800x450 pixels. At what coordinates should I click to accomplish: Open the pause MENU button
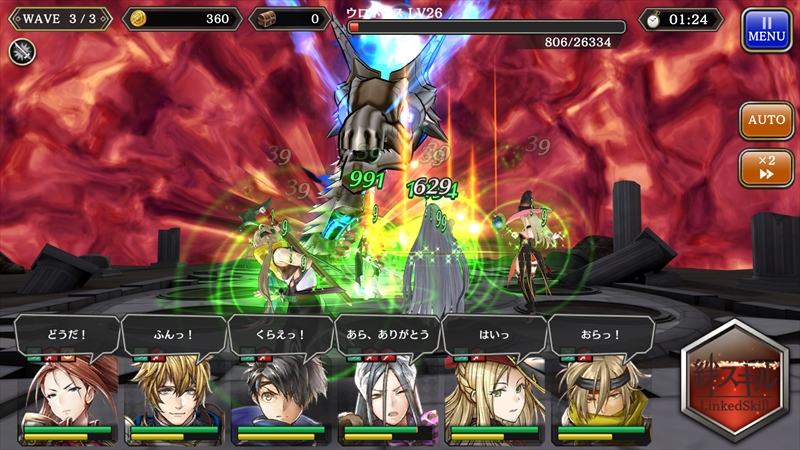click(x=766, y=30)
